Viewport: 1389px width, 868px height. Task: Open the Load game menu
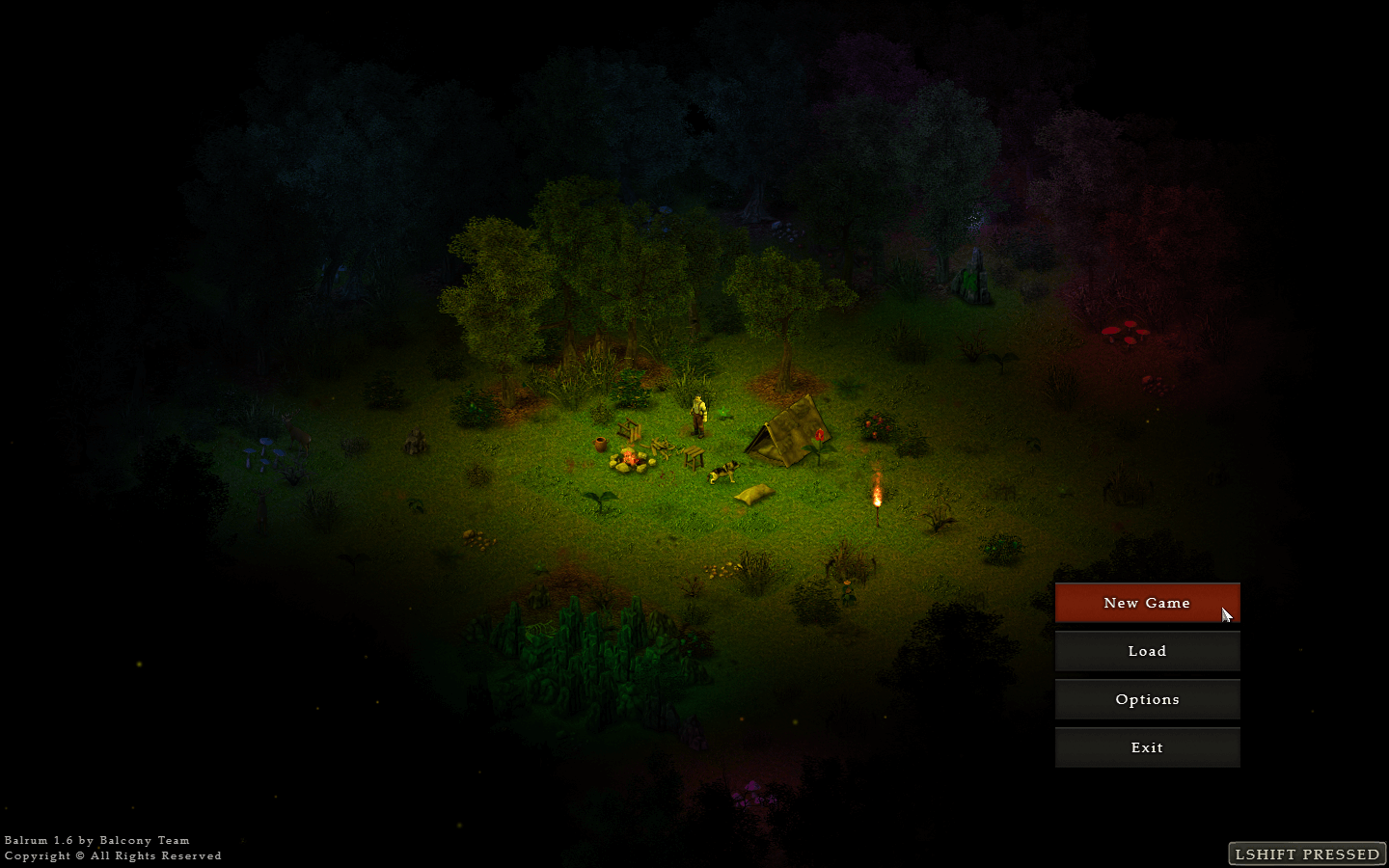coord(1147,651)
